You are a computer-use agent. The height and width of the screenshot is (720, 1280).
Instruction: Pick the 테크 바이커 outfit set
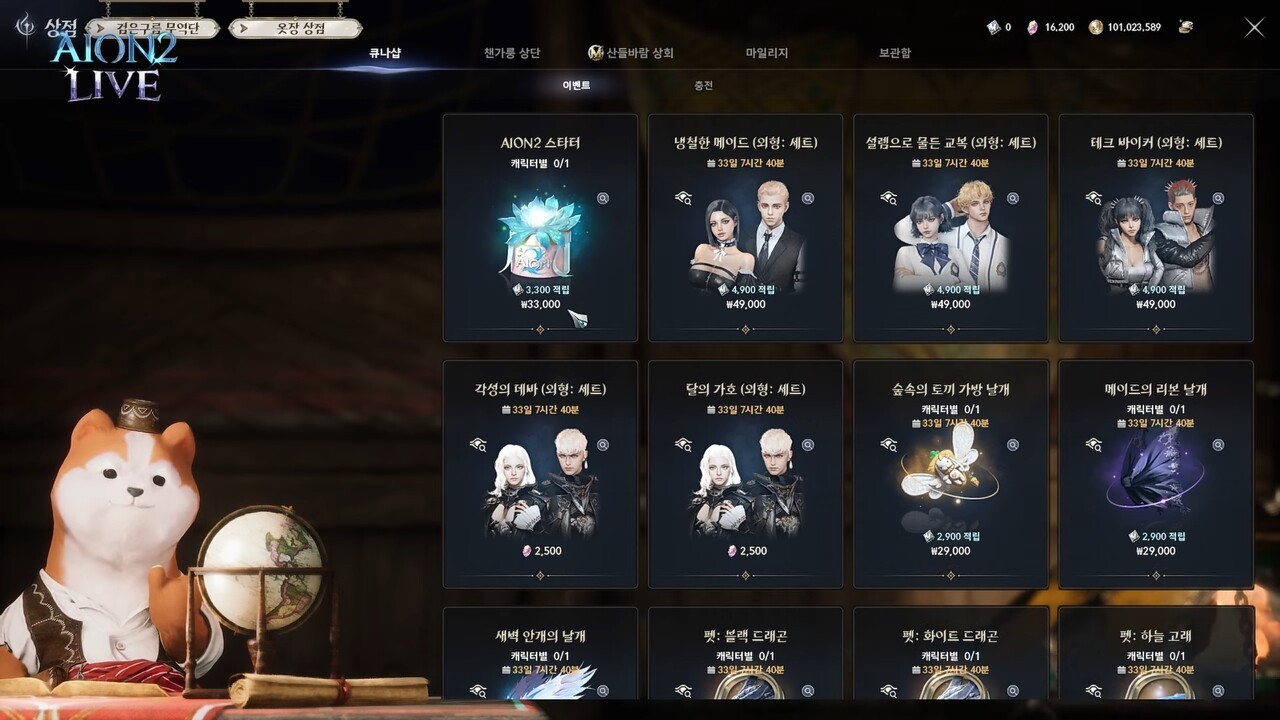(1156, 228)
